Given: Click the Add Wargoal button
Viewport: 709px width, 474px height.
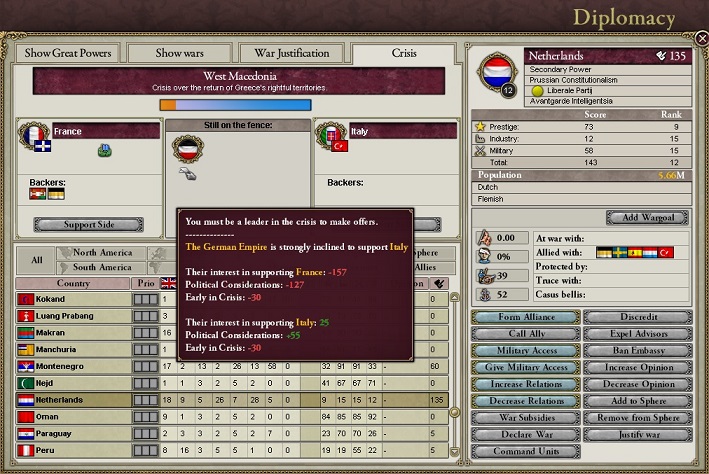Looking at the screenshot, I should tap(646, 218).
